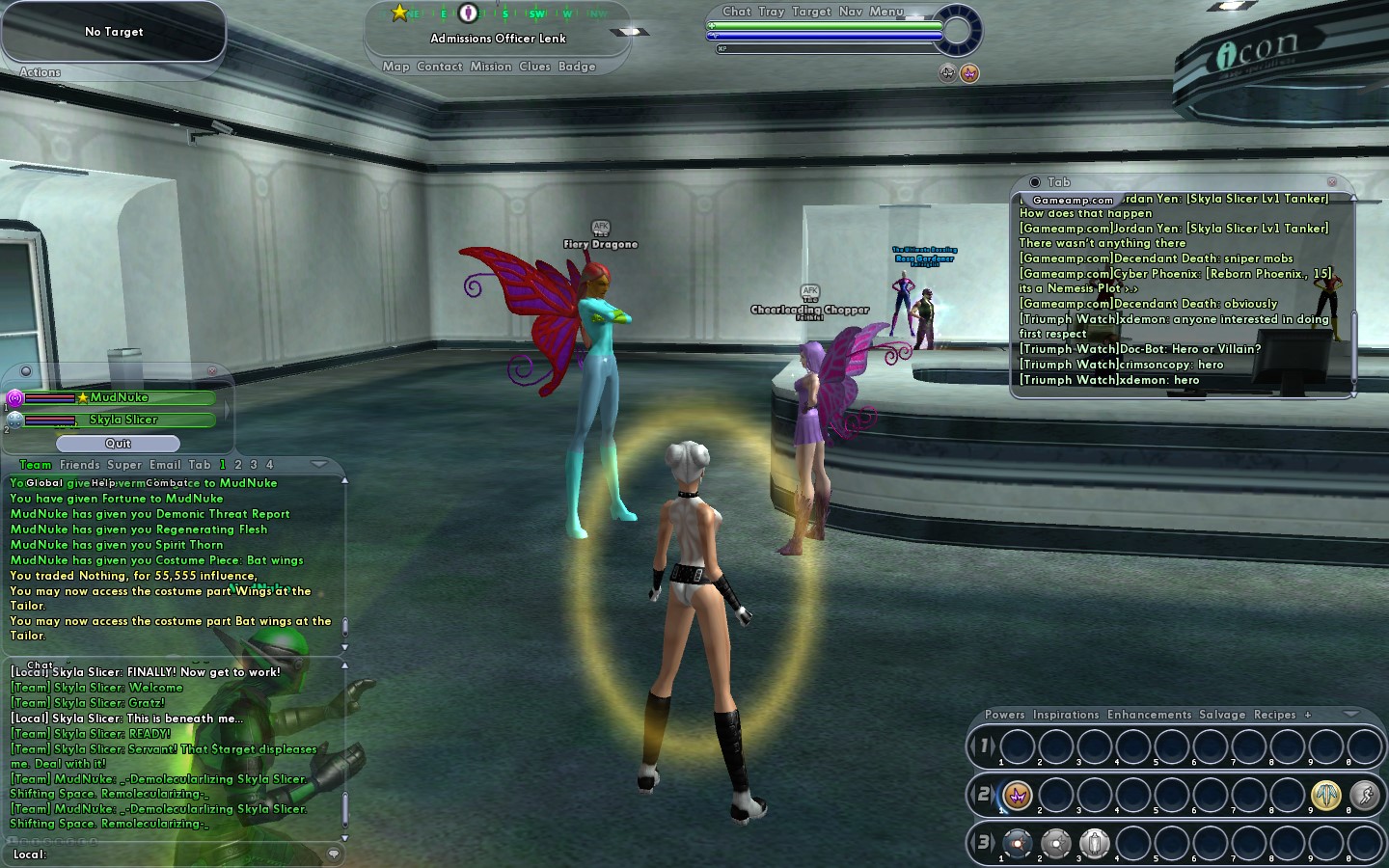Toggle the Target window

811,12
